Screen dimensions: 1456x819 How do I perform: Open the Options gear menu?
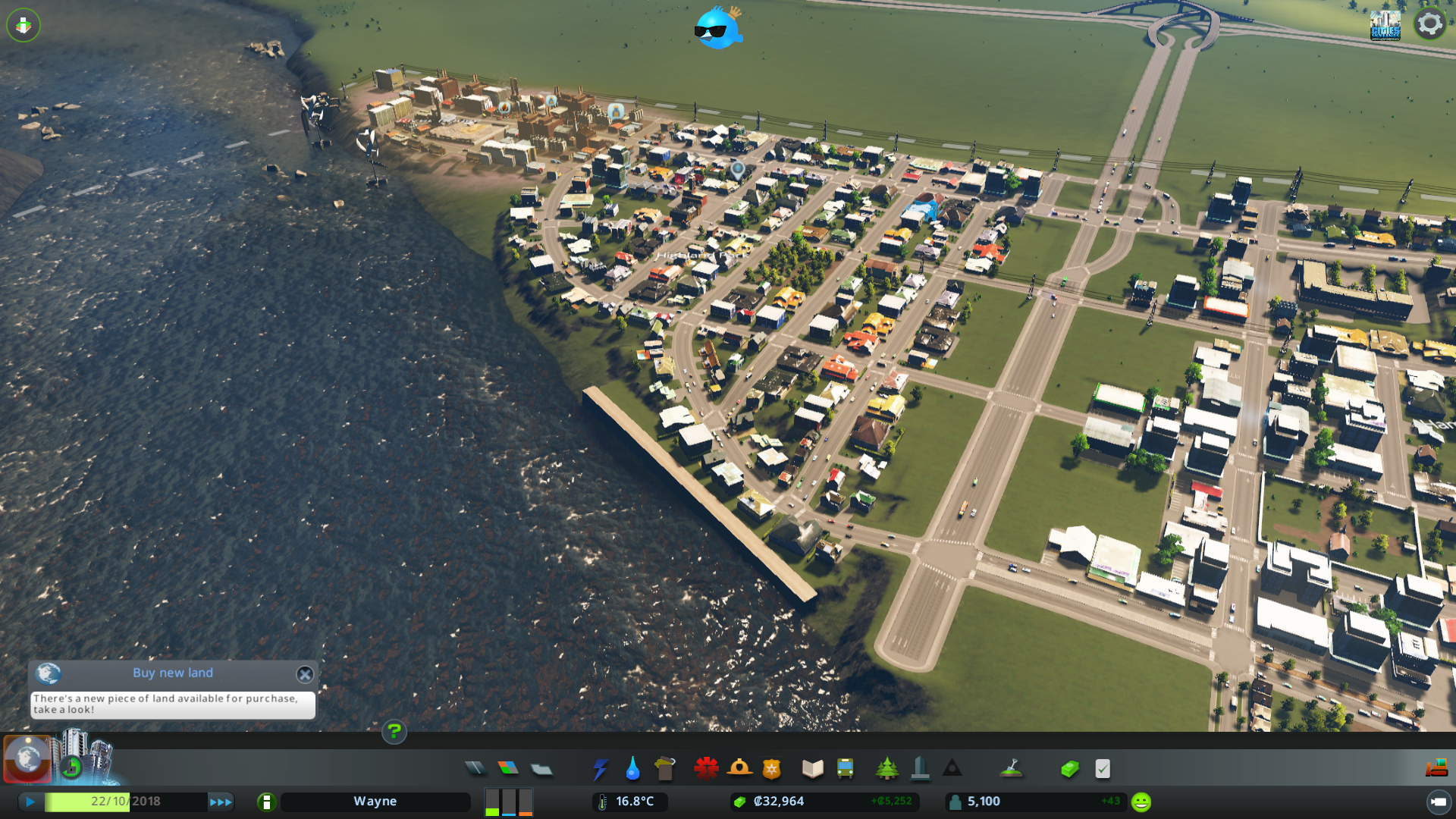point(1429,24)
